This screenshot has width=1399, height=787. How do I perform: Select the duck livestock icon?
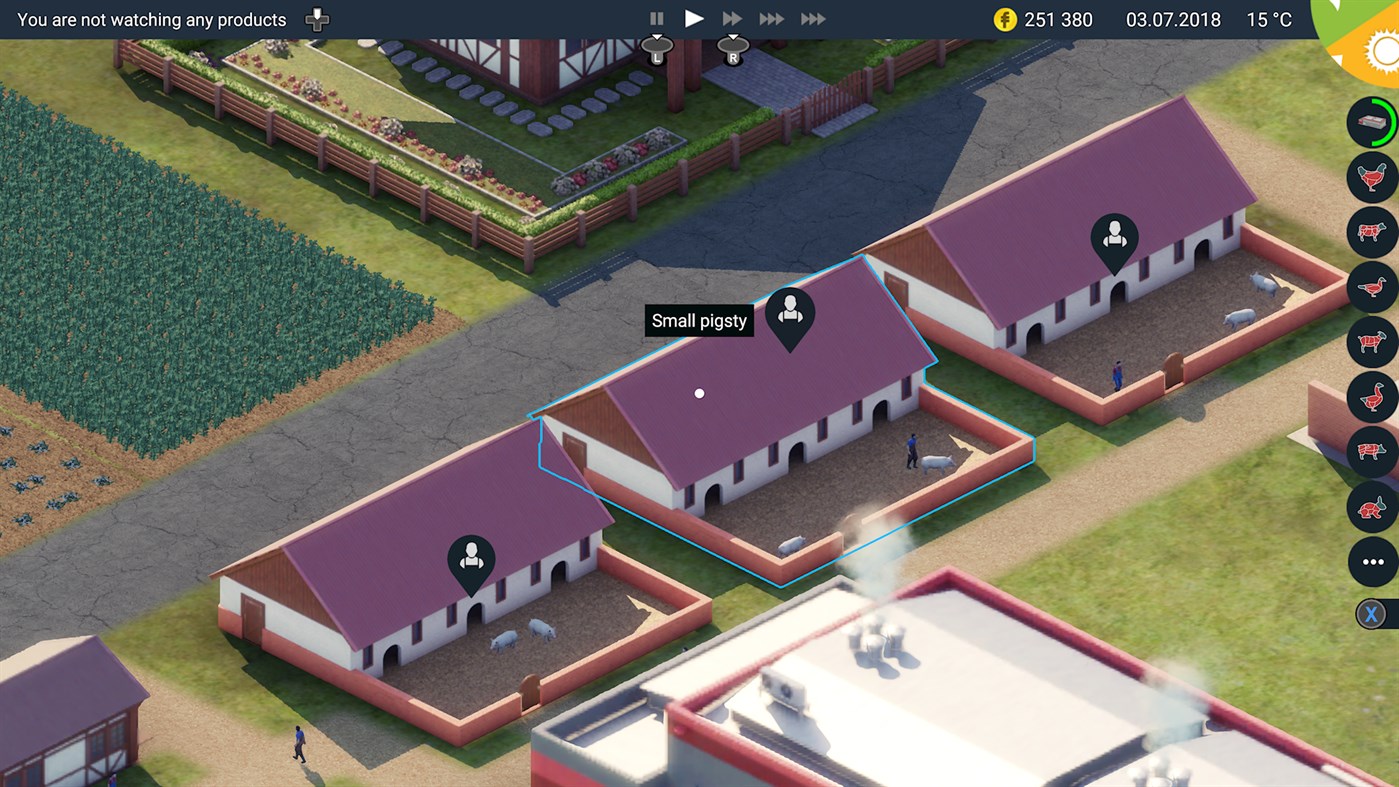point(1371,287)
